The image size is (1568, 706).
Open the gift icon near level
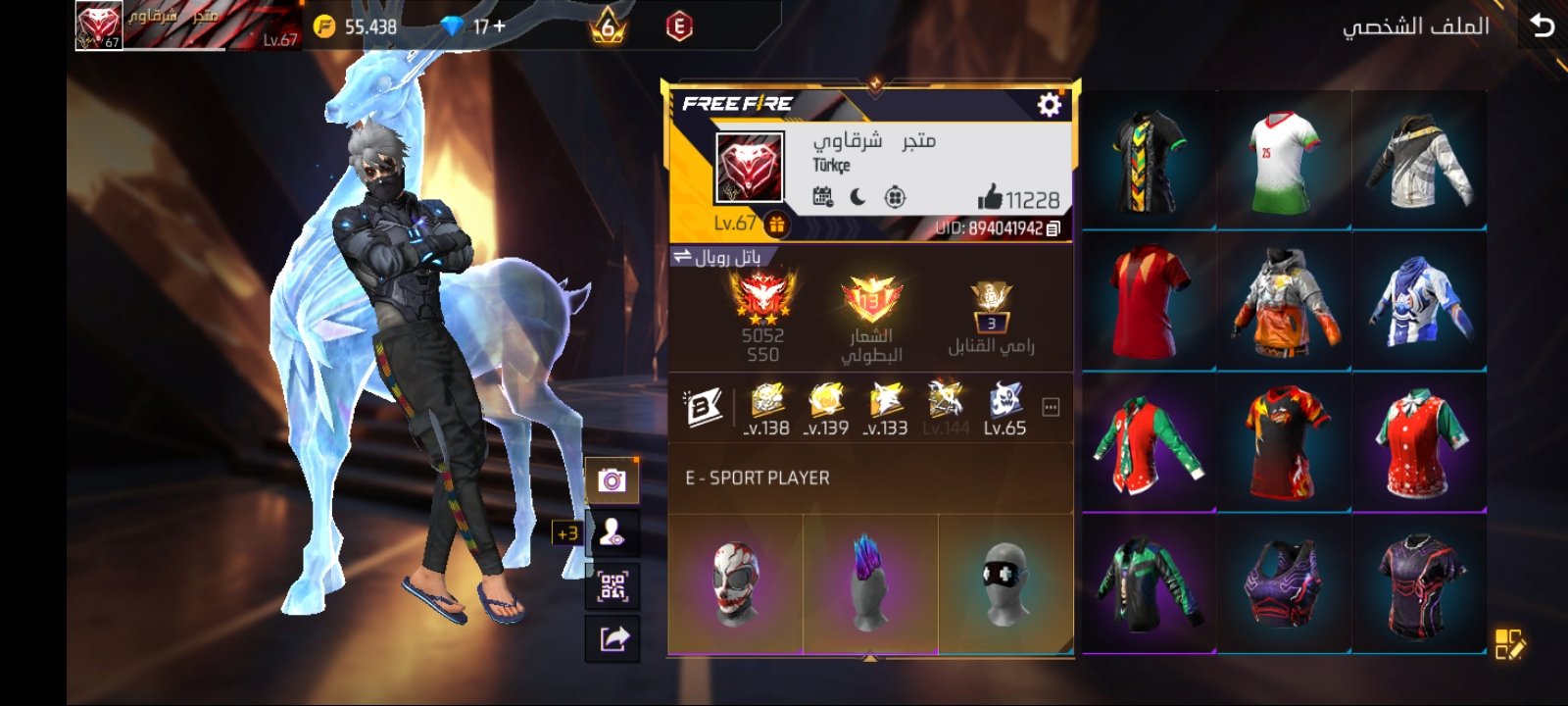coord(776,225)
